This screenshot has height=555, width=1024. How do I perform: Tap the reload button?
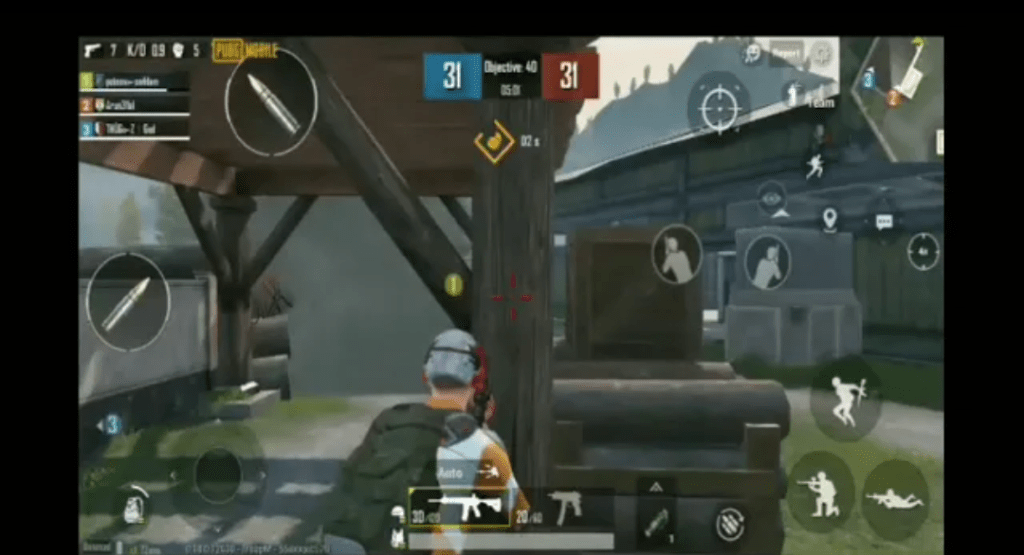click(730, 523)
